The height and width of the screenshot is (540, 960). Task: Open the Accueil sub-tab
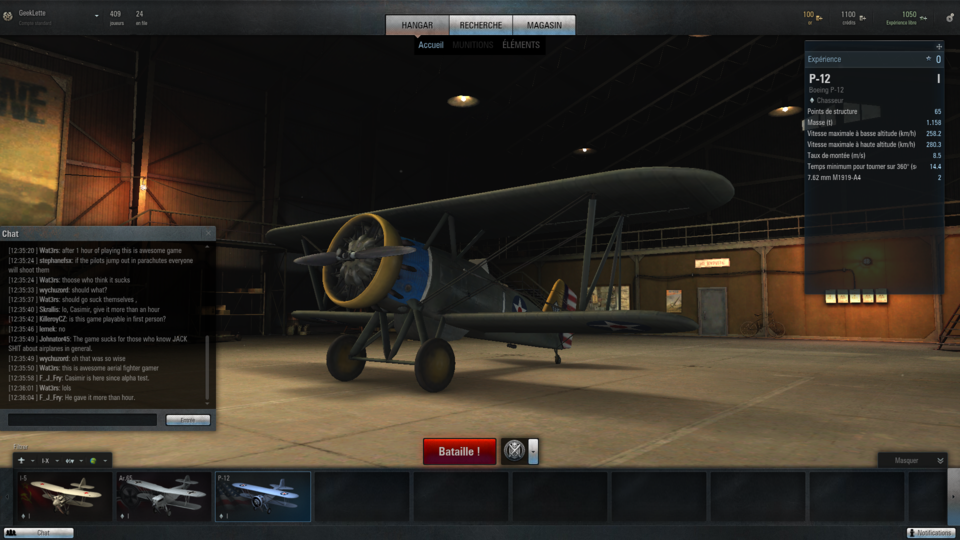click(431, 45)
